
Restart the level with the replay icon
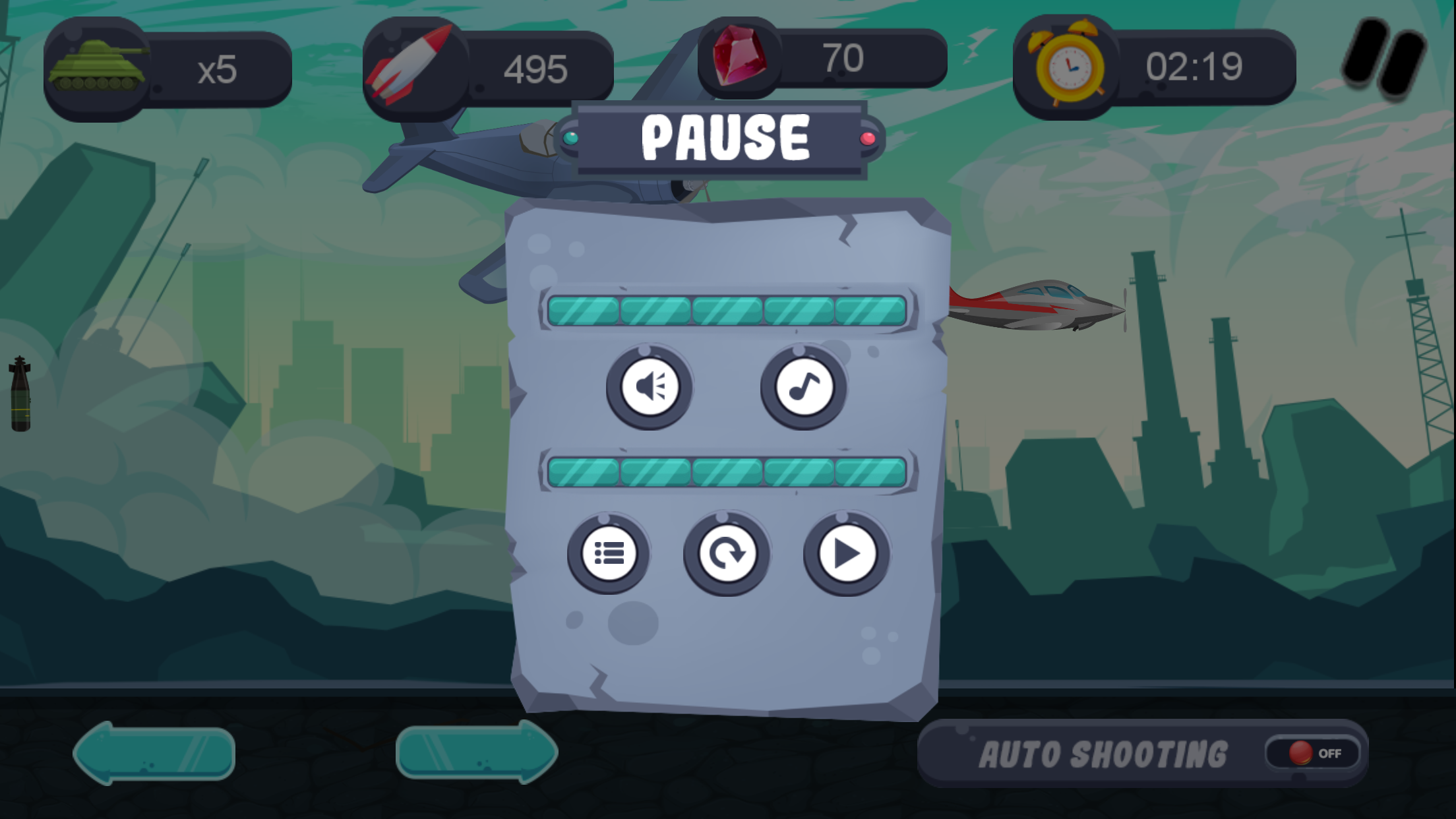[x=726, y=554]
